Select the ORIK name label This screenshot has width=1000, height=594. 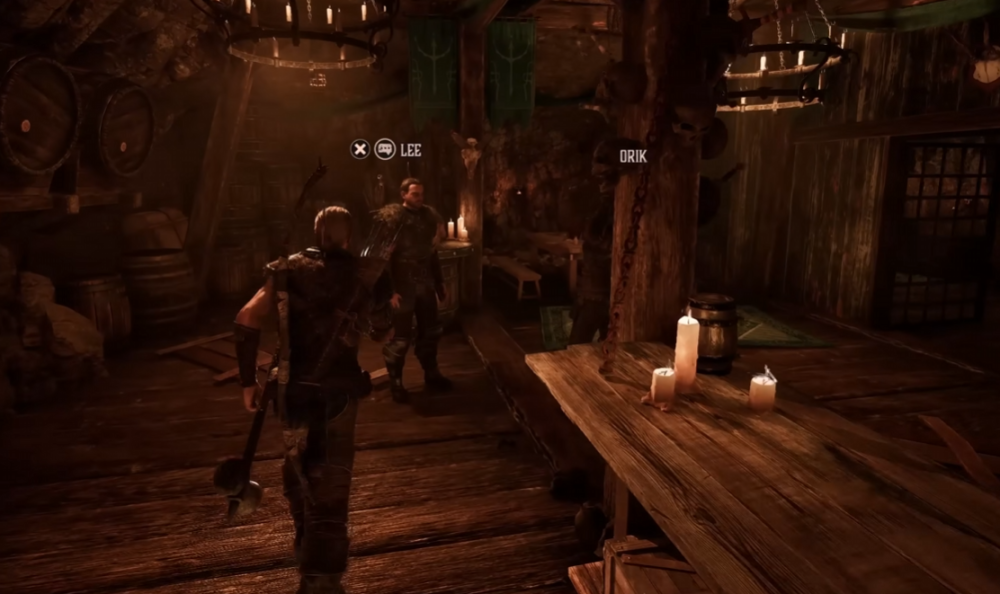coord(633,156)
